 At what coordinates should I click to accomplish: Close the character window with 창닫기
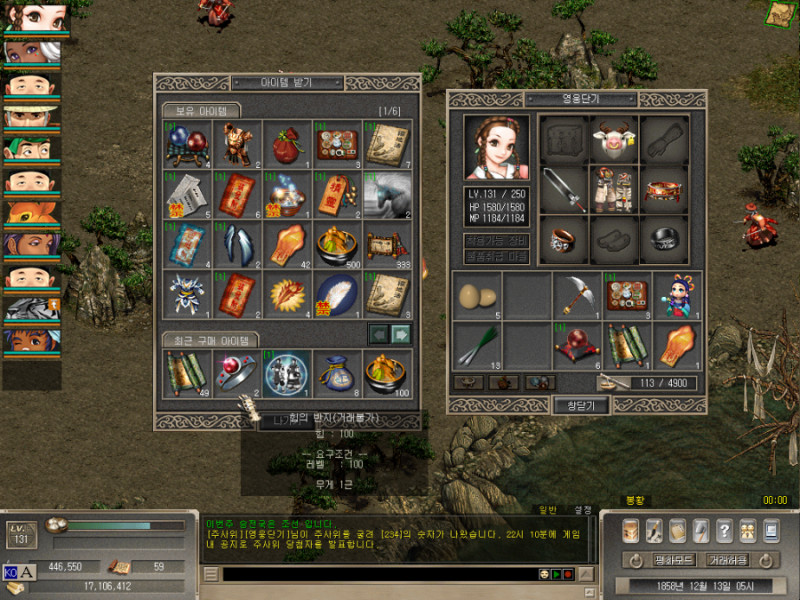[581, 405]
